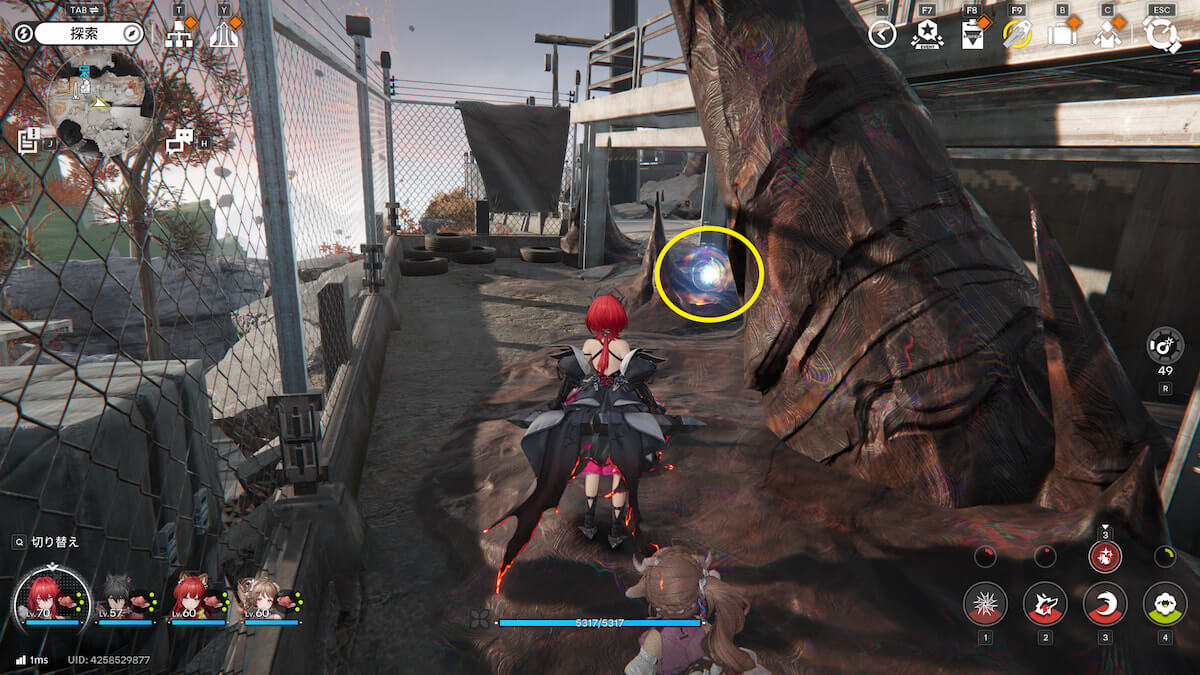1200x675 pixels.
Task: Activate the white starburst skill in slot 1
Action: click(985, 603)
